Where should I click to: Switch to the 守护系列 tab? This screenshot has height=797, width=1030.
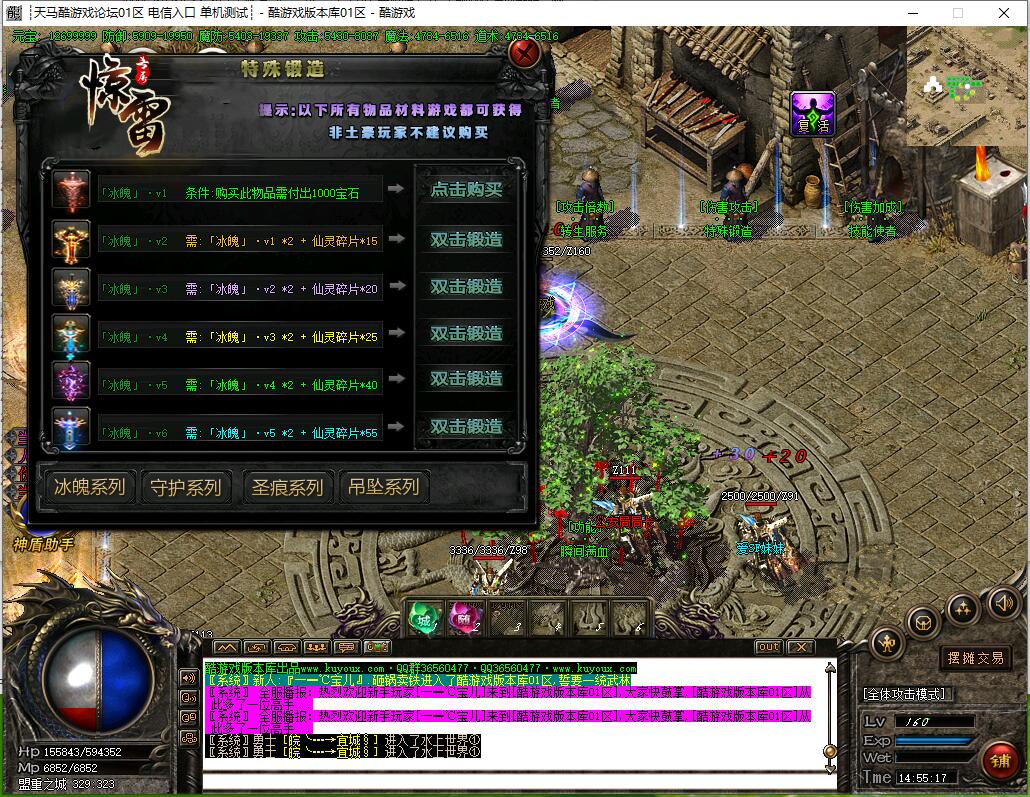[185, 487]
